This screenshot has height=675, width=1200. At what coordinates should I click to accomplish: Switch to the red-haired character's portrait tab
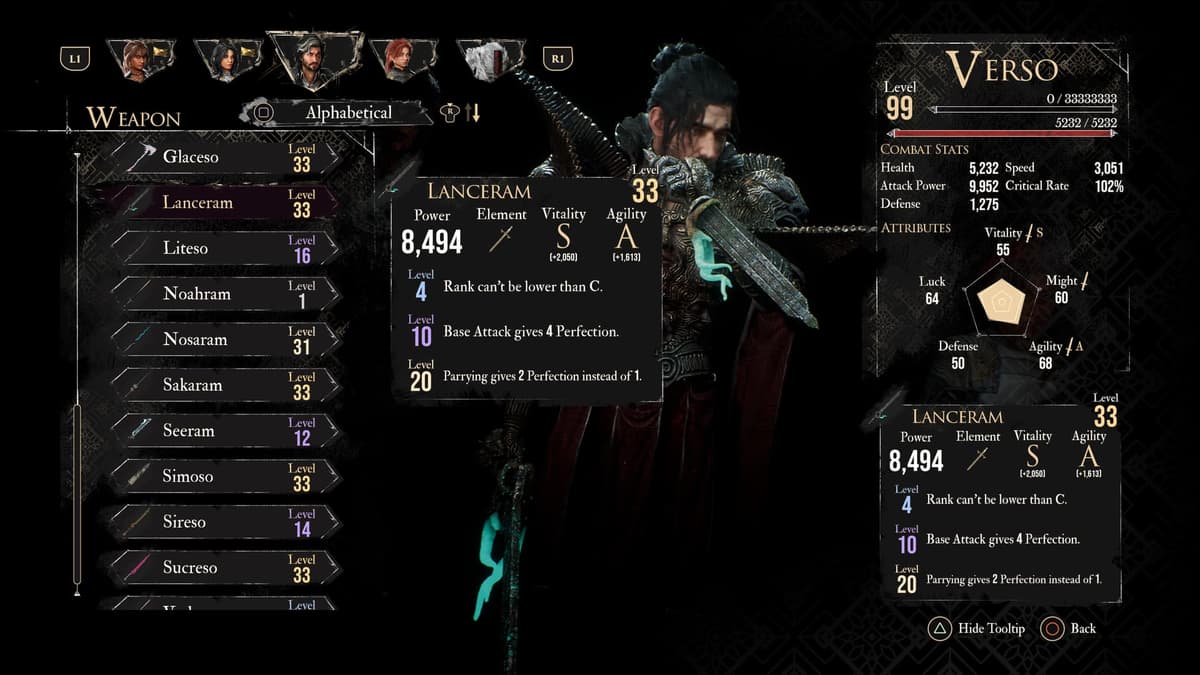402,60
